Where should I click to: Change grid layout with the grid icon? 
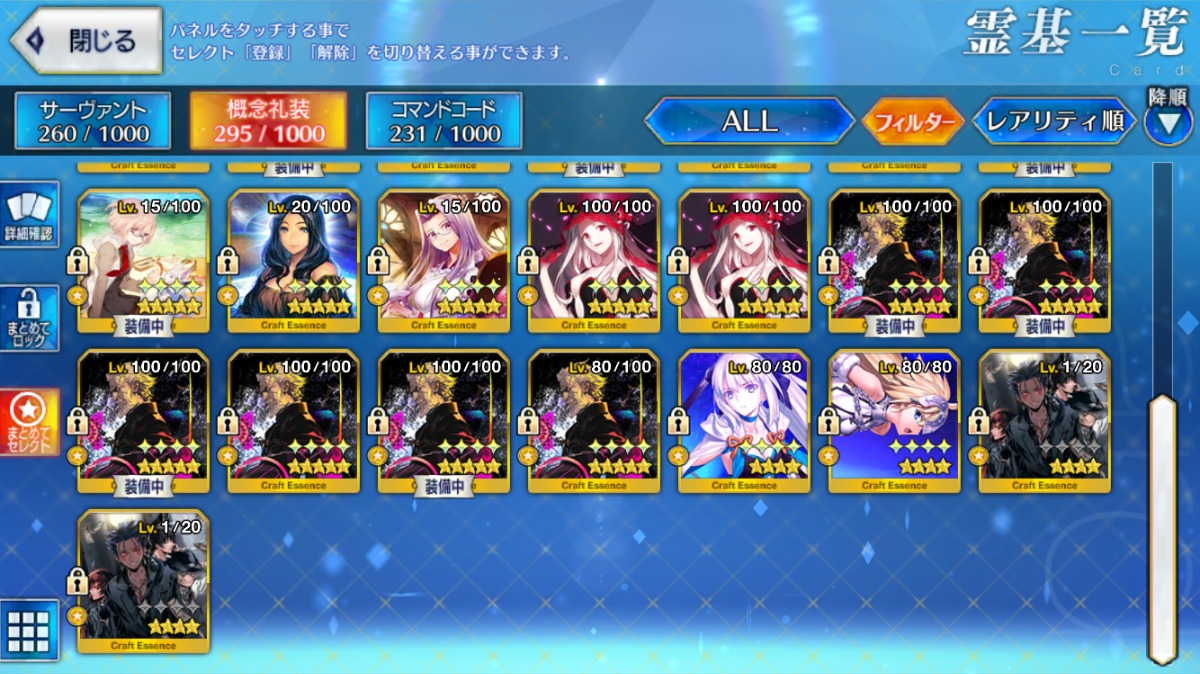pyautogui.click(x=29, y=630)
